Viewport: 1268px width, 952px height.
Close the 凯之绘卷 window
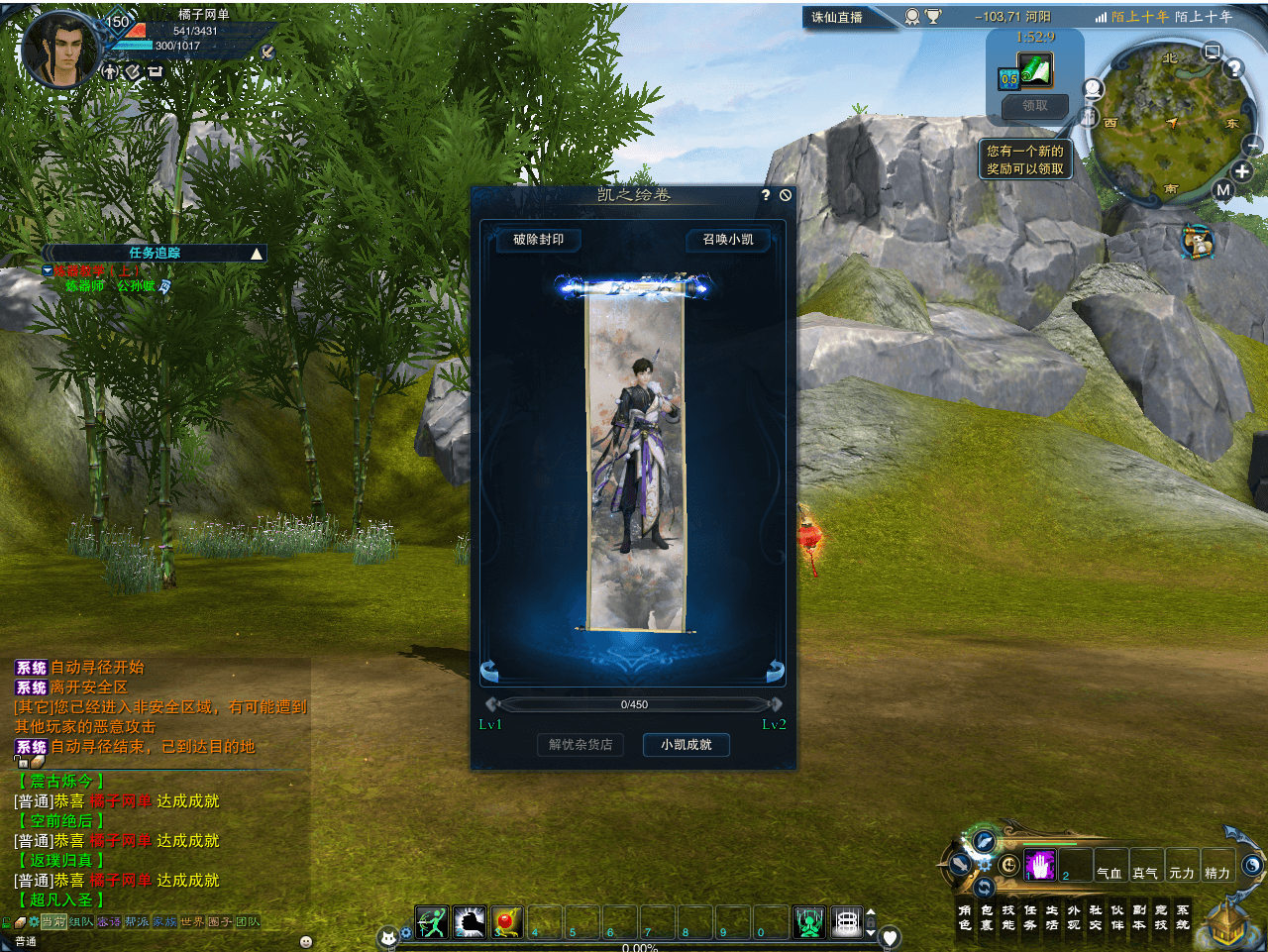(786, 195)
